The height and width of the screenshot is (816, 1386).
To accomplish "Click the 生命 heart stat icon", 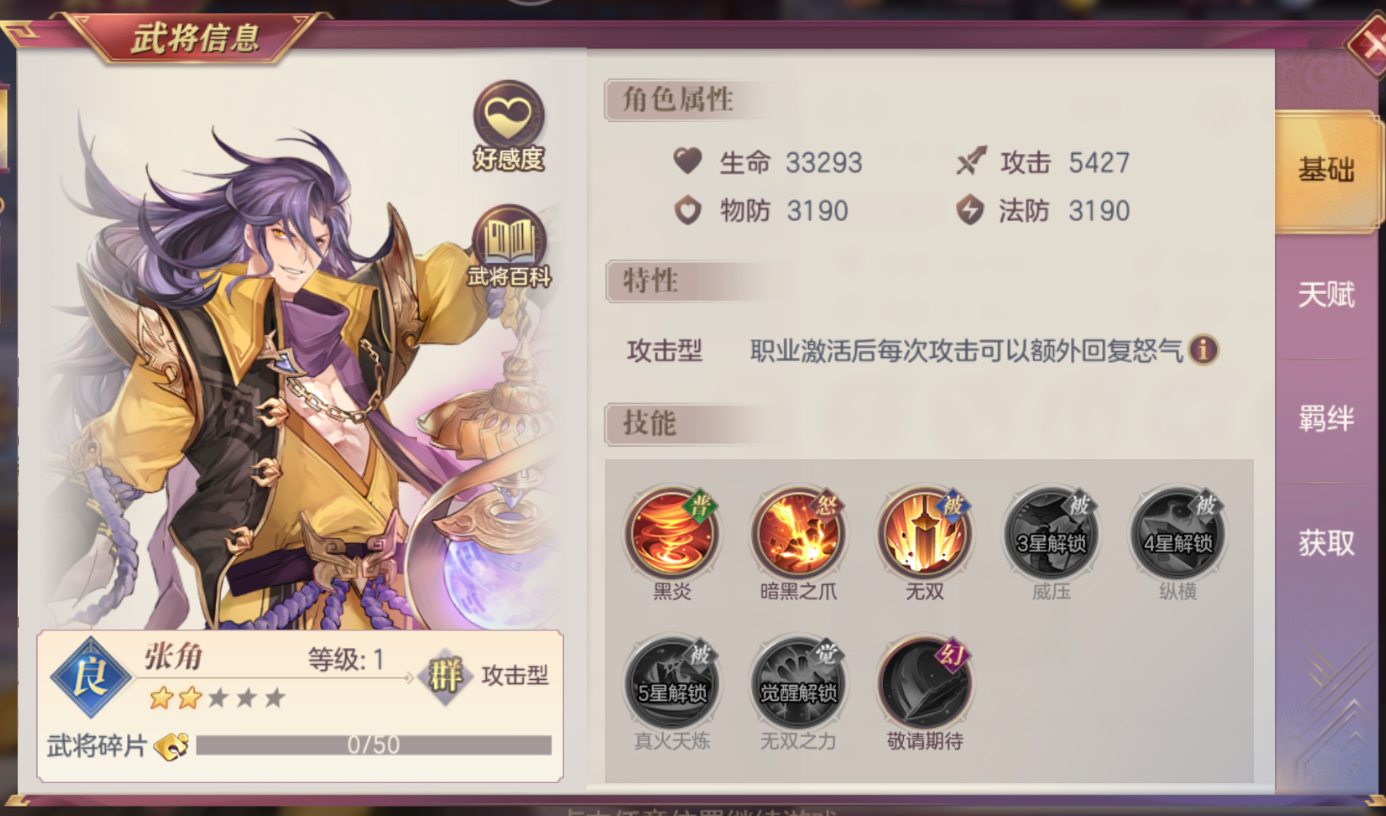I will 686,162.
